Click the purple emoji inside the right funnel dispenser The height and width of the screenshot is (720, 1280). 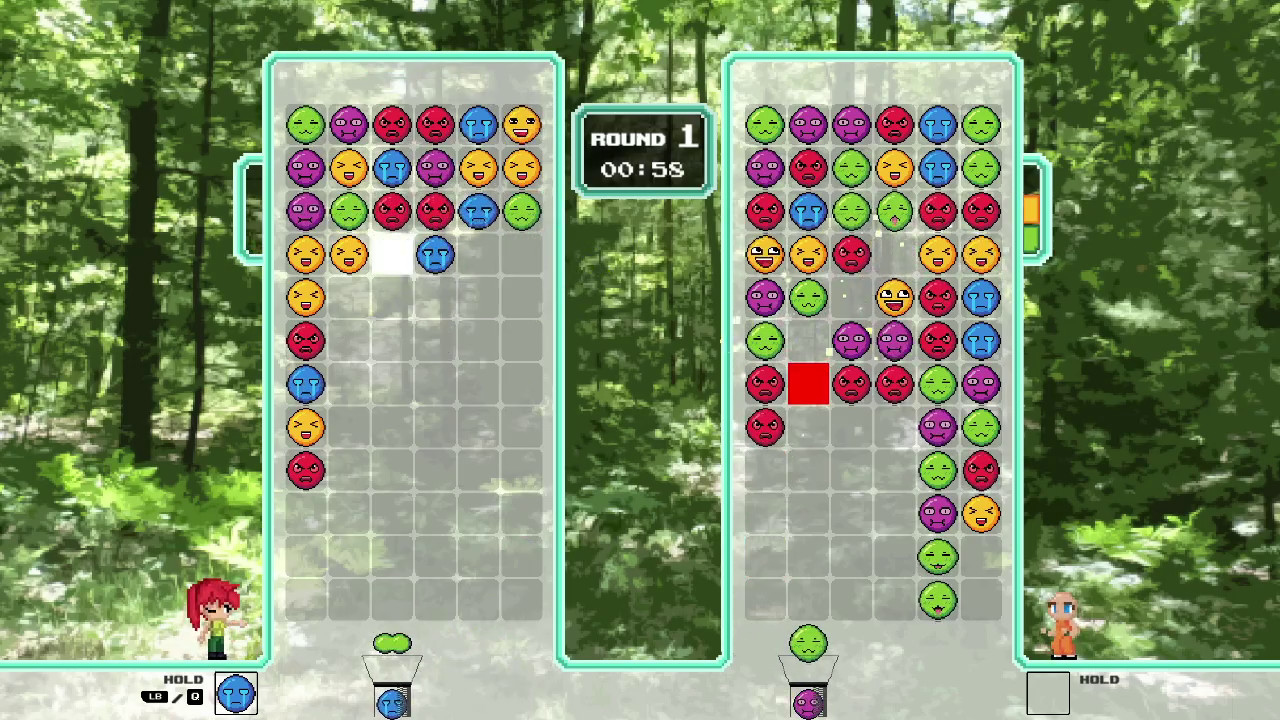808,703
